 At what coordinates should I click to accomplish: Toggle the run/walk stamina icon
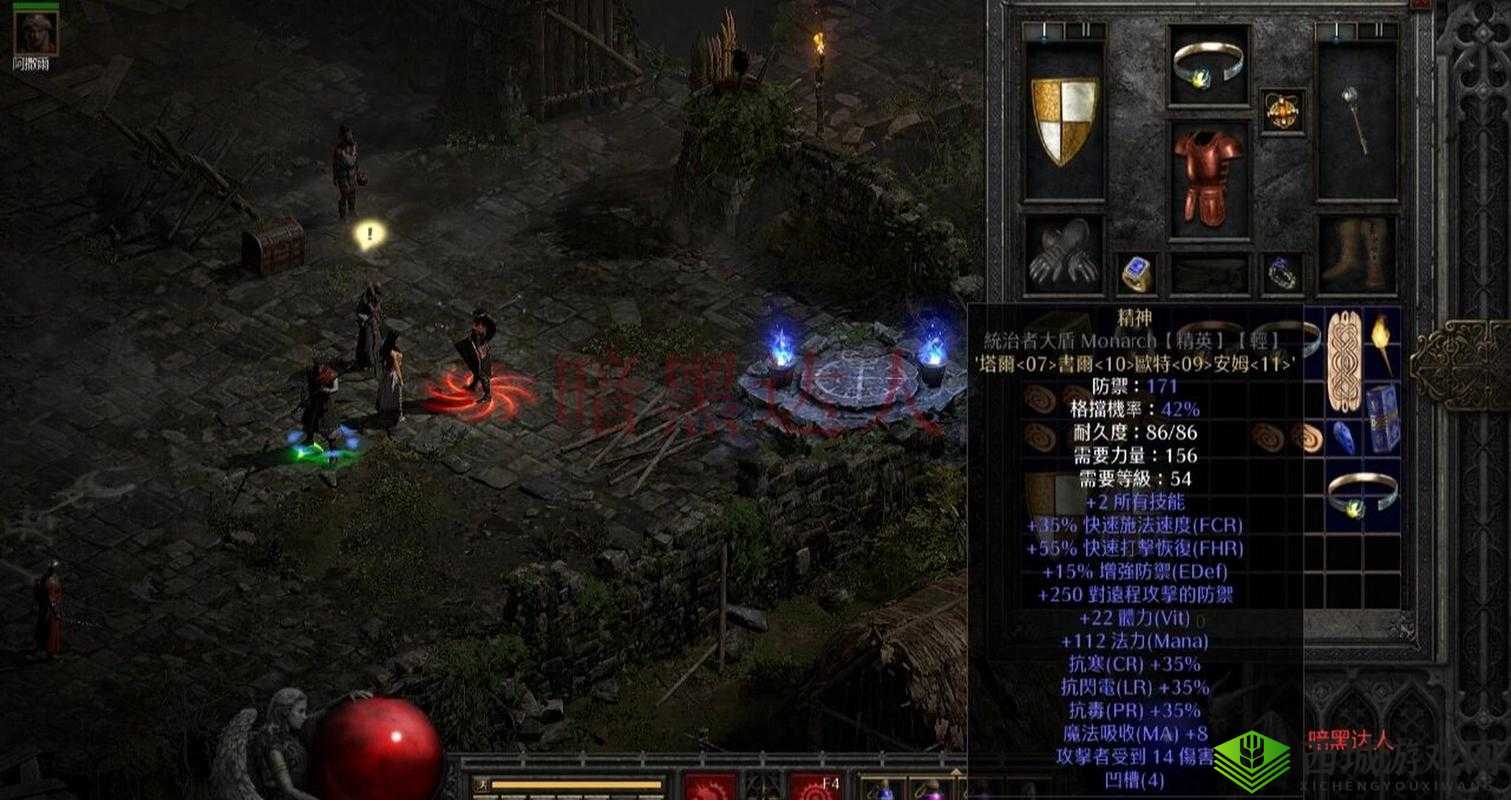click(480, 785)
